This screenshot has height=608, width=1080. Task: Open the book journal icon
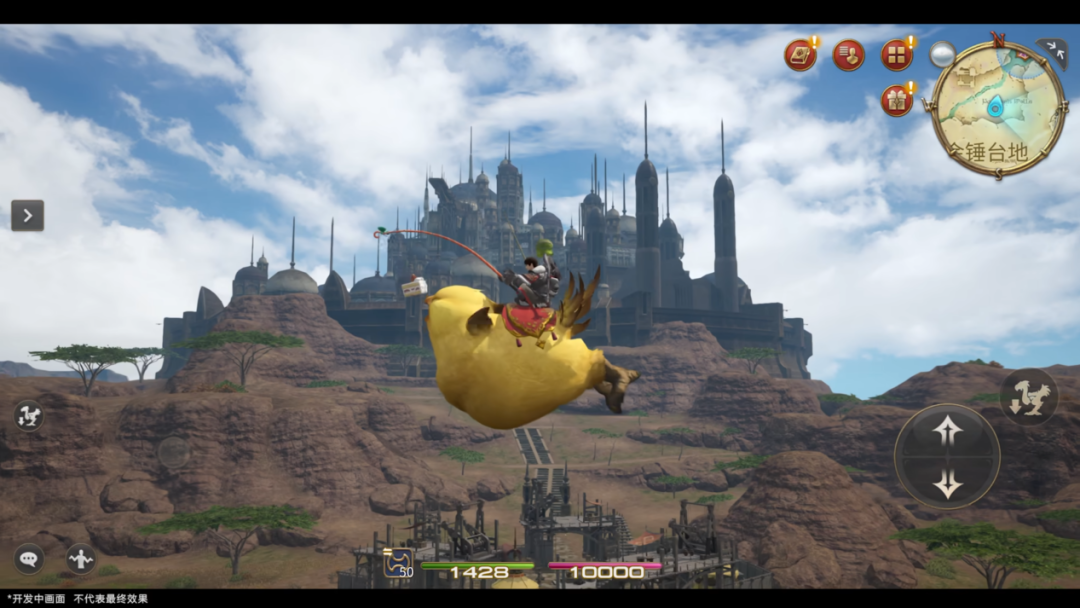click(800, 54)
